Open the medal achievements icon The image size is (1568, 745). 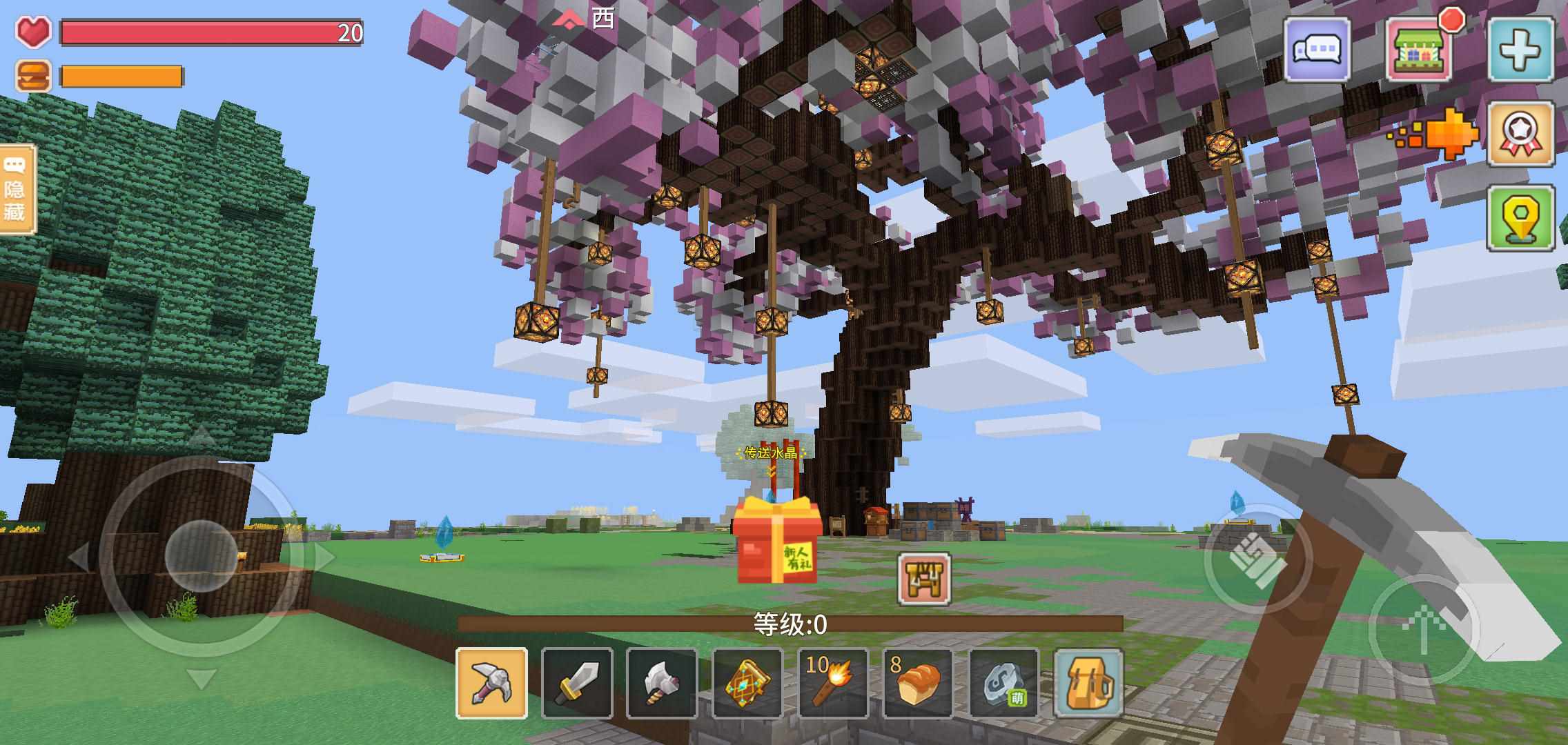coord(1521,134)
